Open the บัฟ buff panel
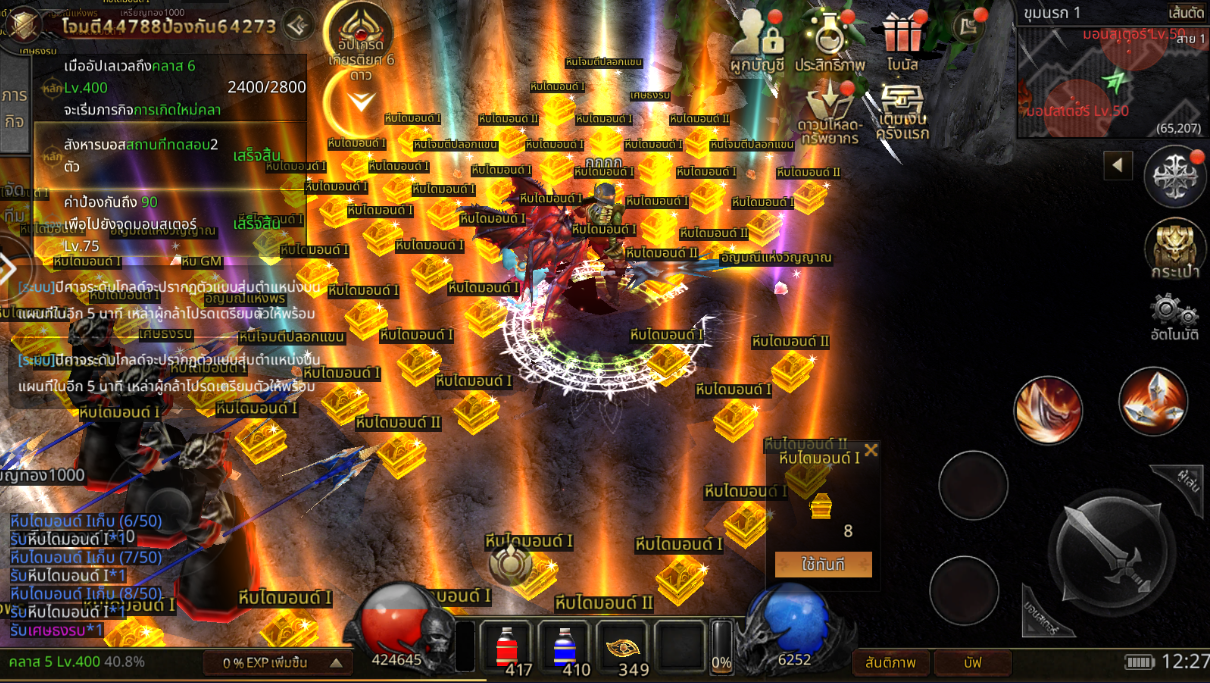 [973, 662]
